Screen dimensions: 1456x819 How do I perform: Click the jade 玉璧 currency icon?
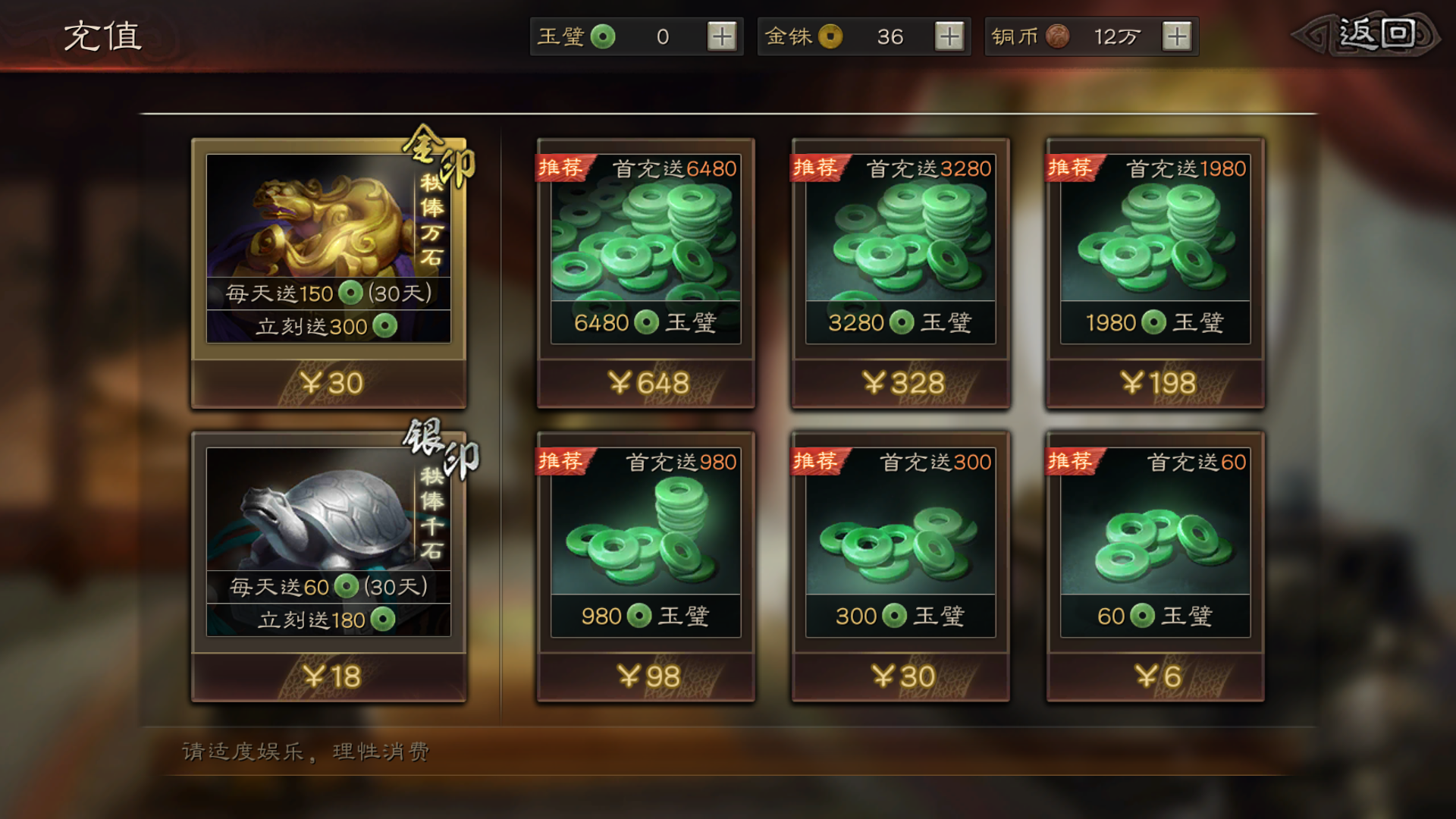(603, 36)
